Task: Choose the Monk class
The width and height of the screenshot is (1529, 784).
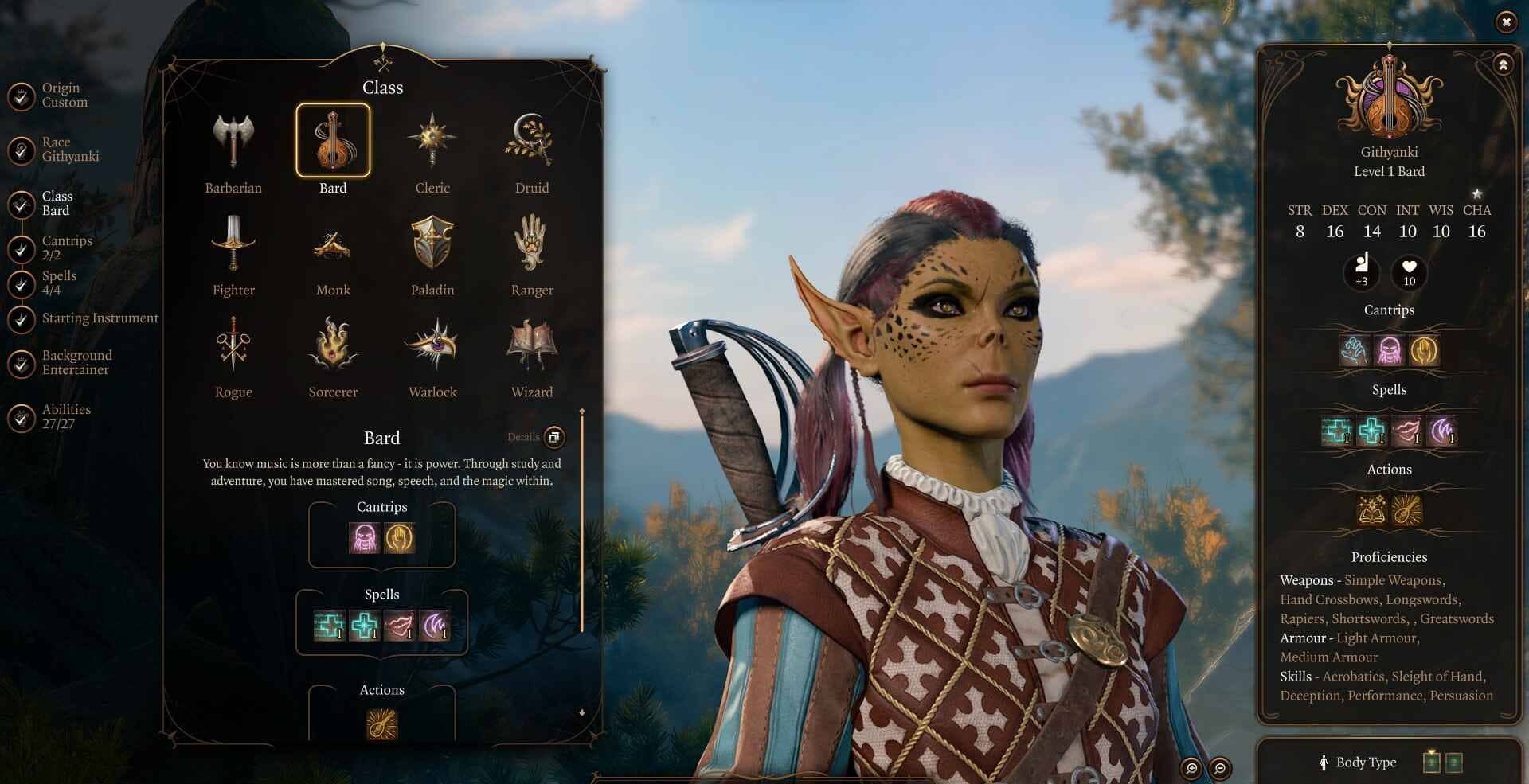Action: click(333, 244)
